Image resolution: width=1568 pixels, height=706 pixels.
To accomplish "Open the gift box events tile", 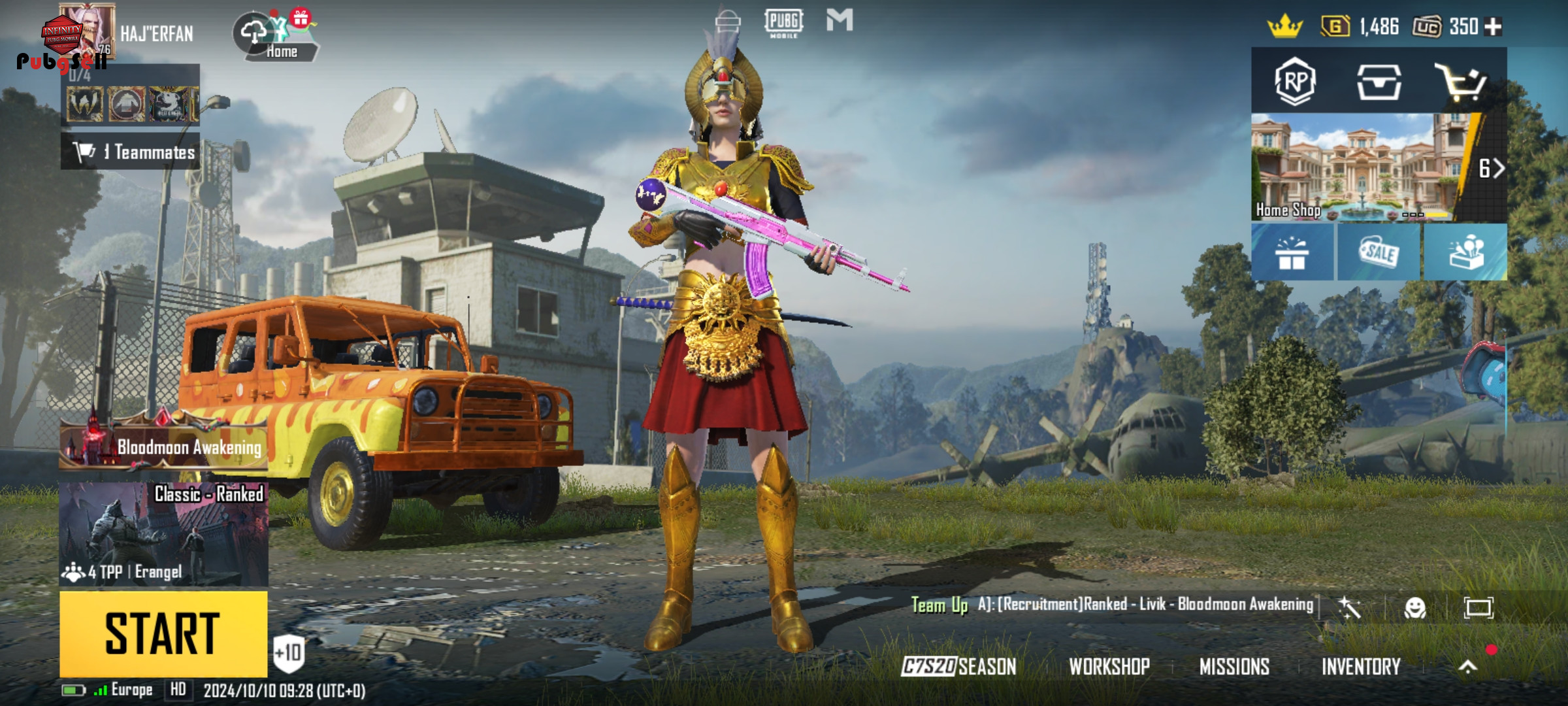I will 1292,252.
